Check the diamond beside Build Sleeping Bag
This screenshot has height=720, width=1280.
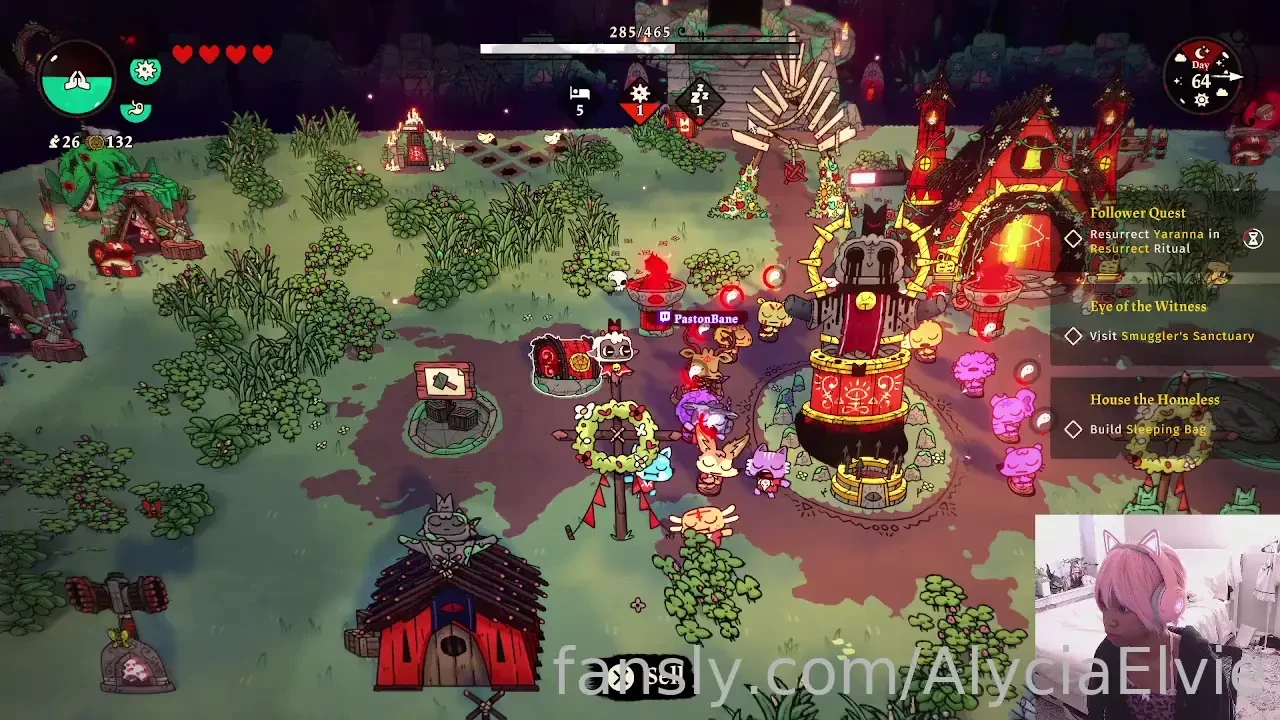click(1073, 428)
